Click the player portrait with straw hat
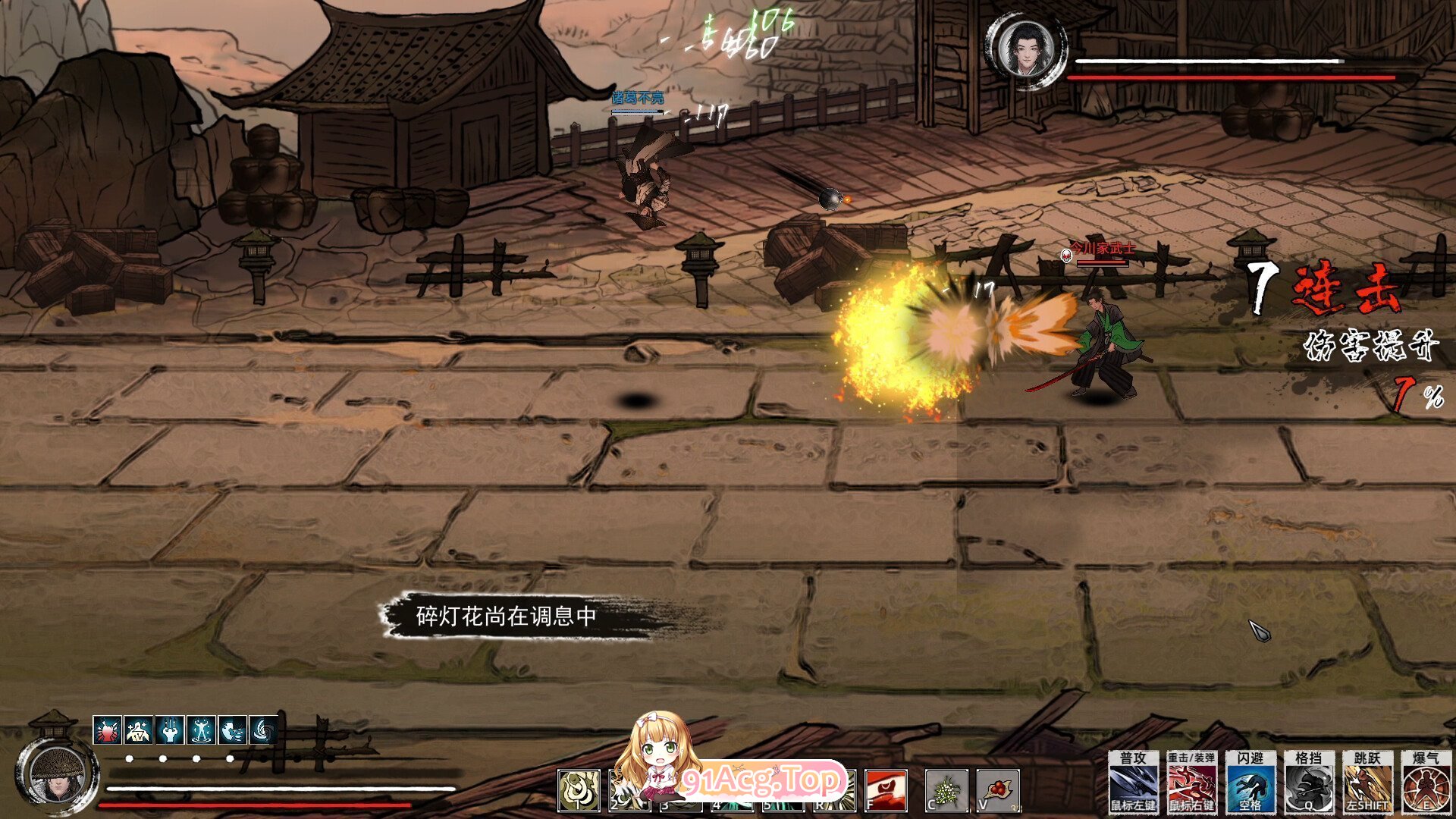This screenshot has width=1456, height=819. pyautogui.click(x=56, y=773)
